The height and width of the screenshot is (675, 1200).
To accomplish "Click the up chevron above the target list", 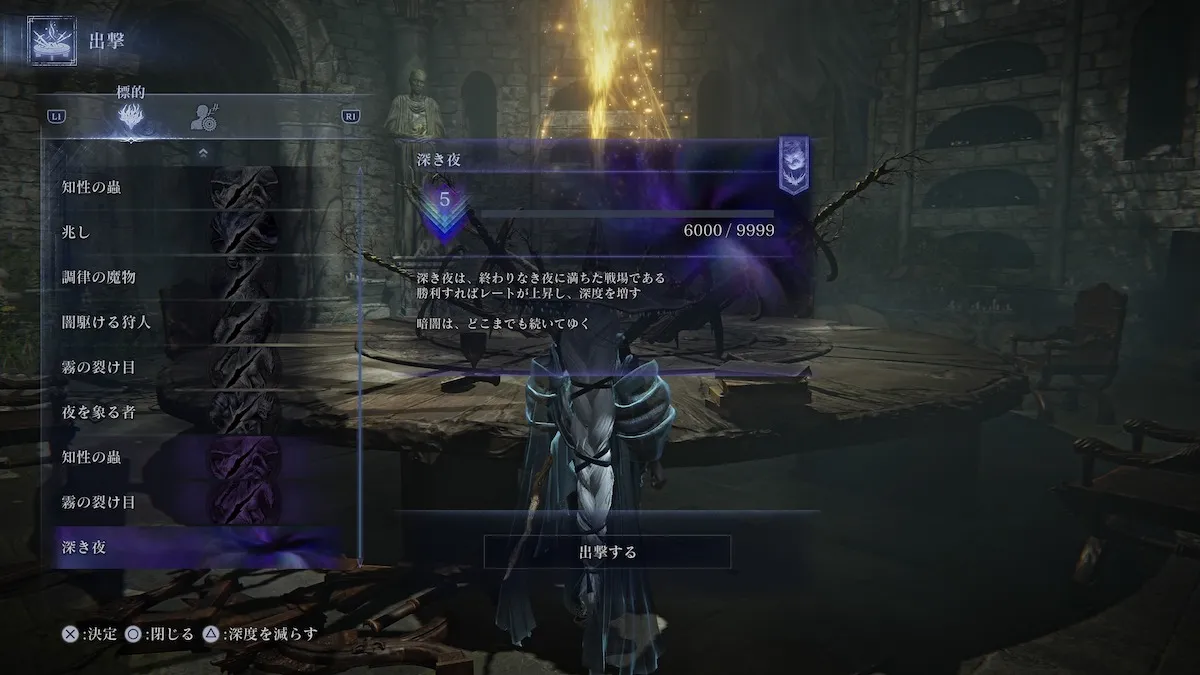I will 203,153.
